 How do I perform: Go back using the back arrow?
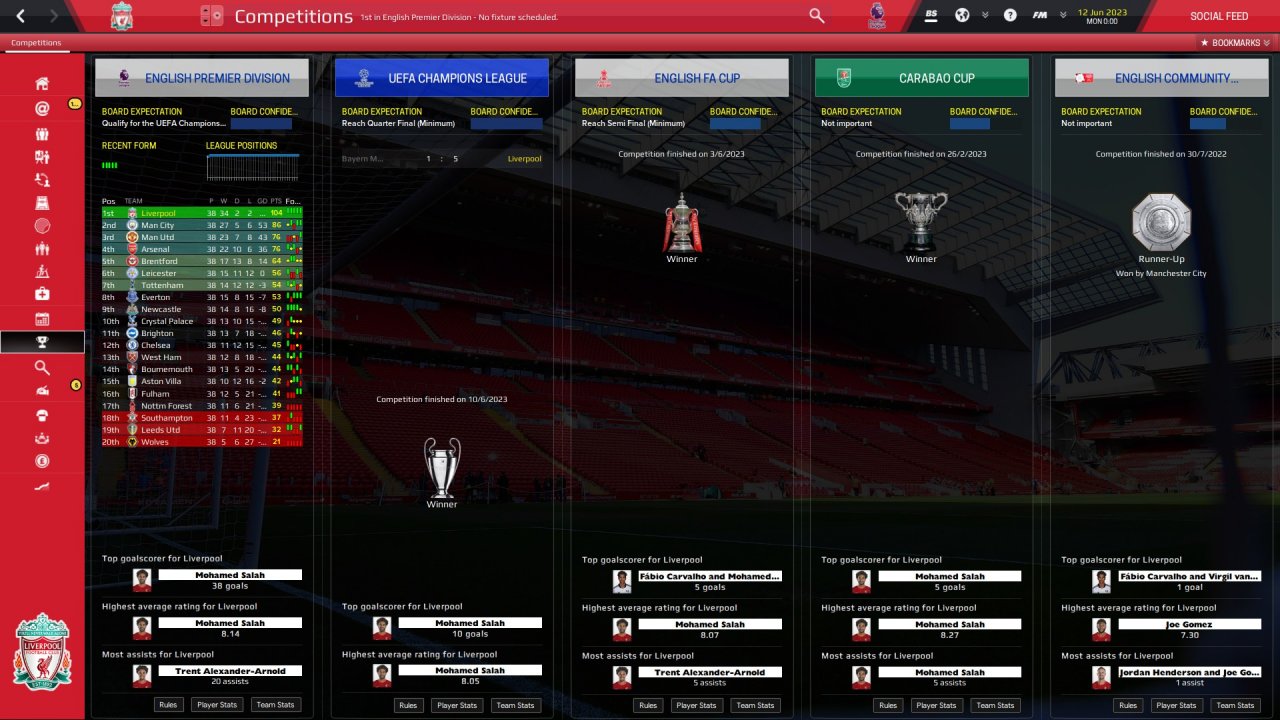click(x=20, y=16)
